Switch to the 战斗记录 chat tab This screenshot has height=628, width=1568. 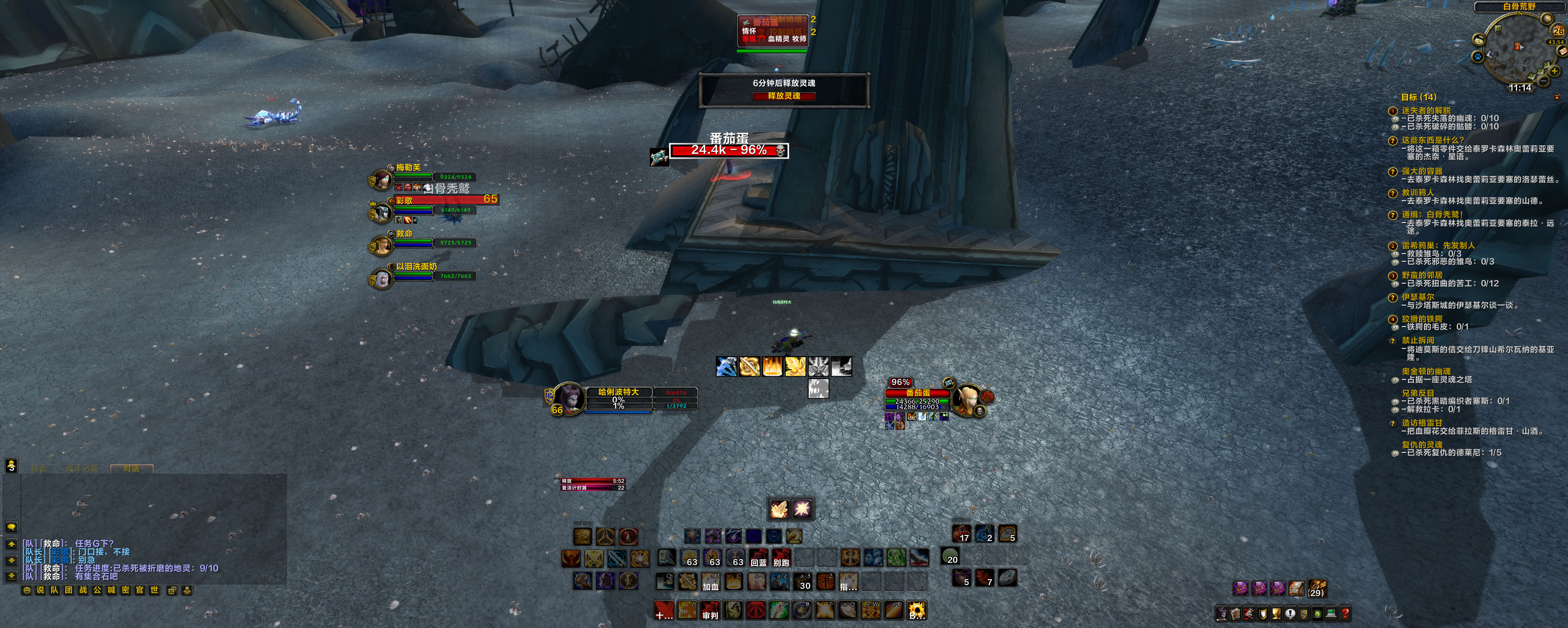82,468
